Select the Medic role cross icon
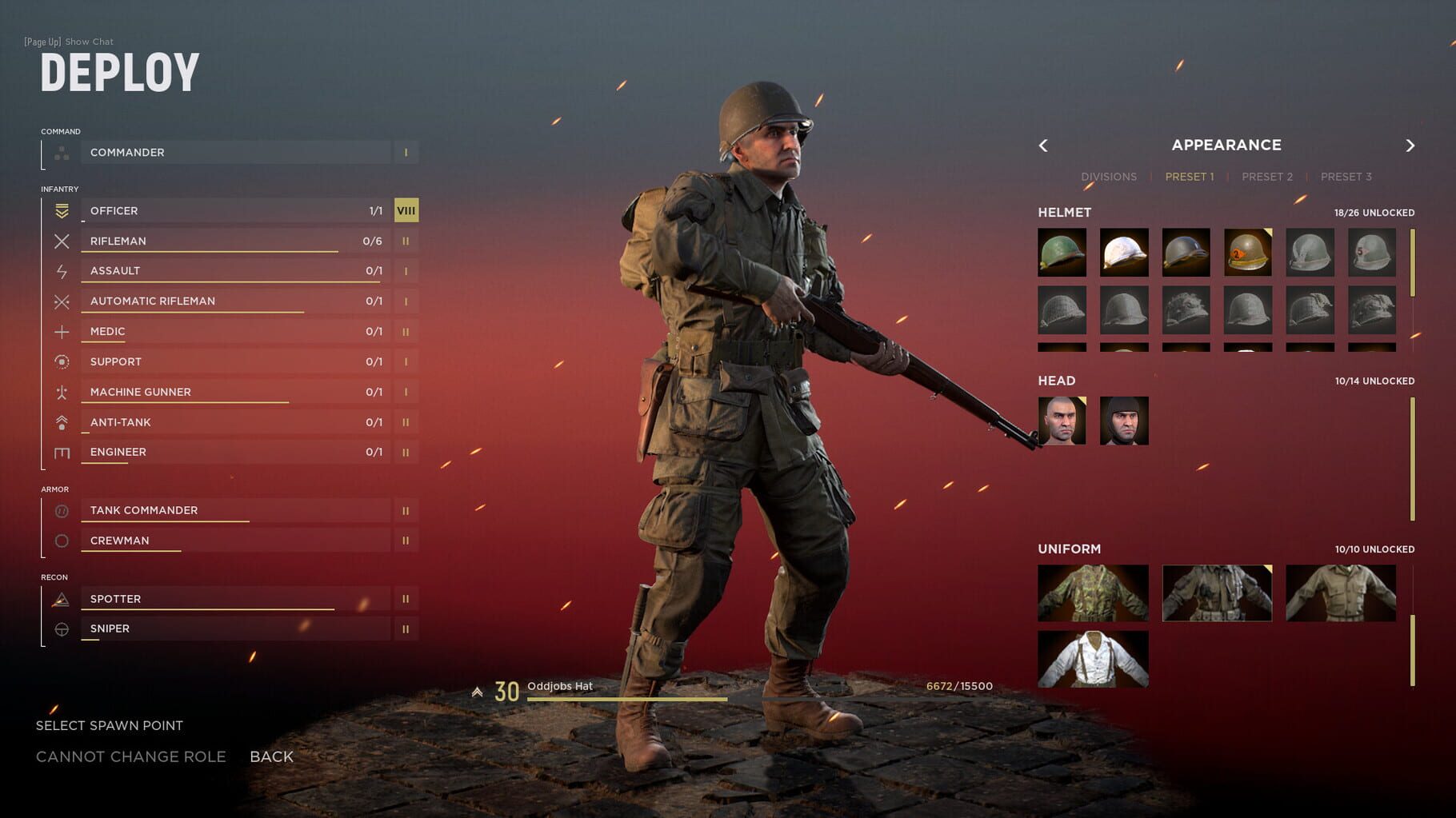The width and height of the screenshot is (1456, 818). pyautogui.click(x=61, y=331)
